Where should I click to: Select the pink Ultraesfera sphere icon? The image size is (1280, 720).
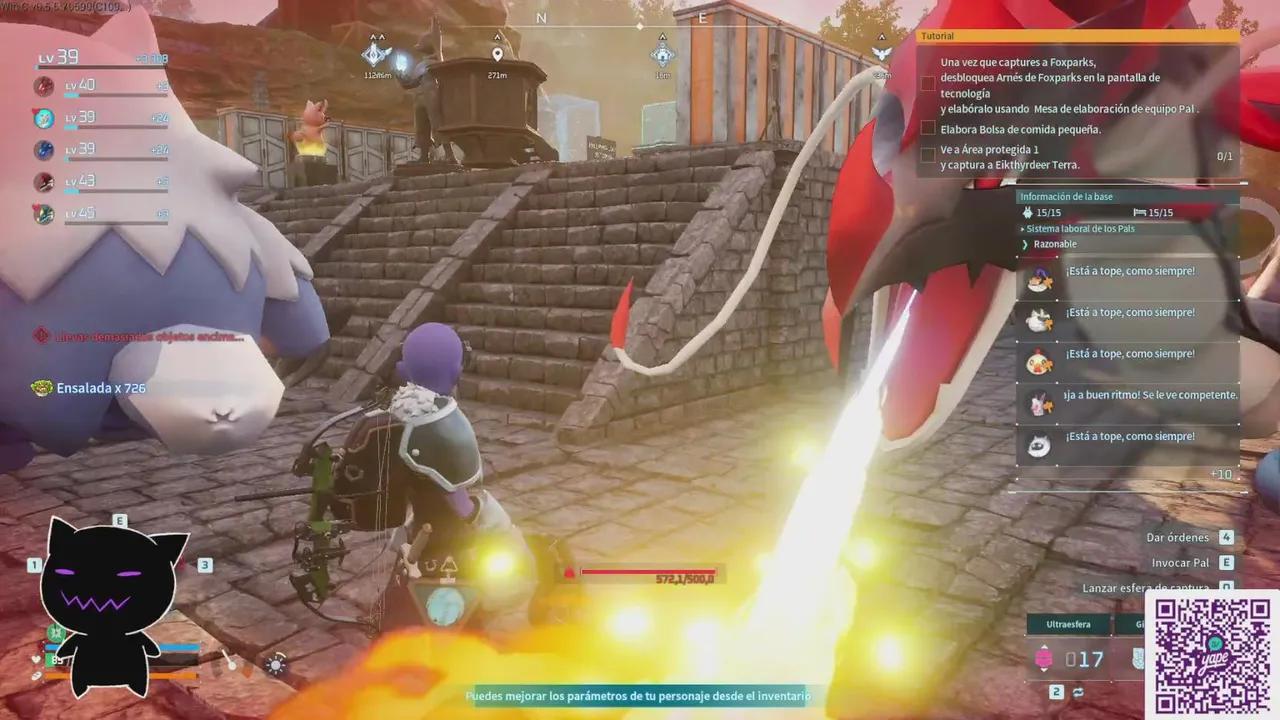[x=1044, y=659]
